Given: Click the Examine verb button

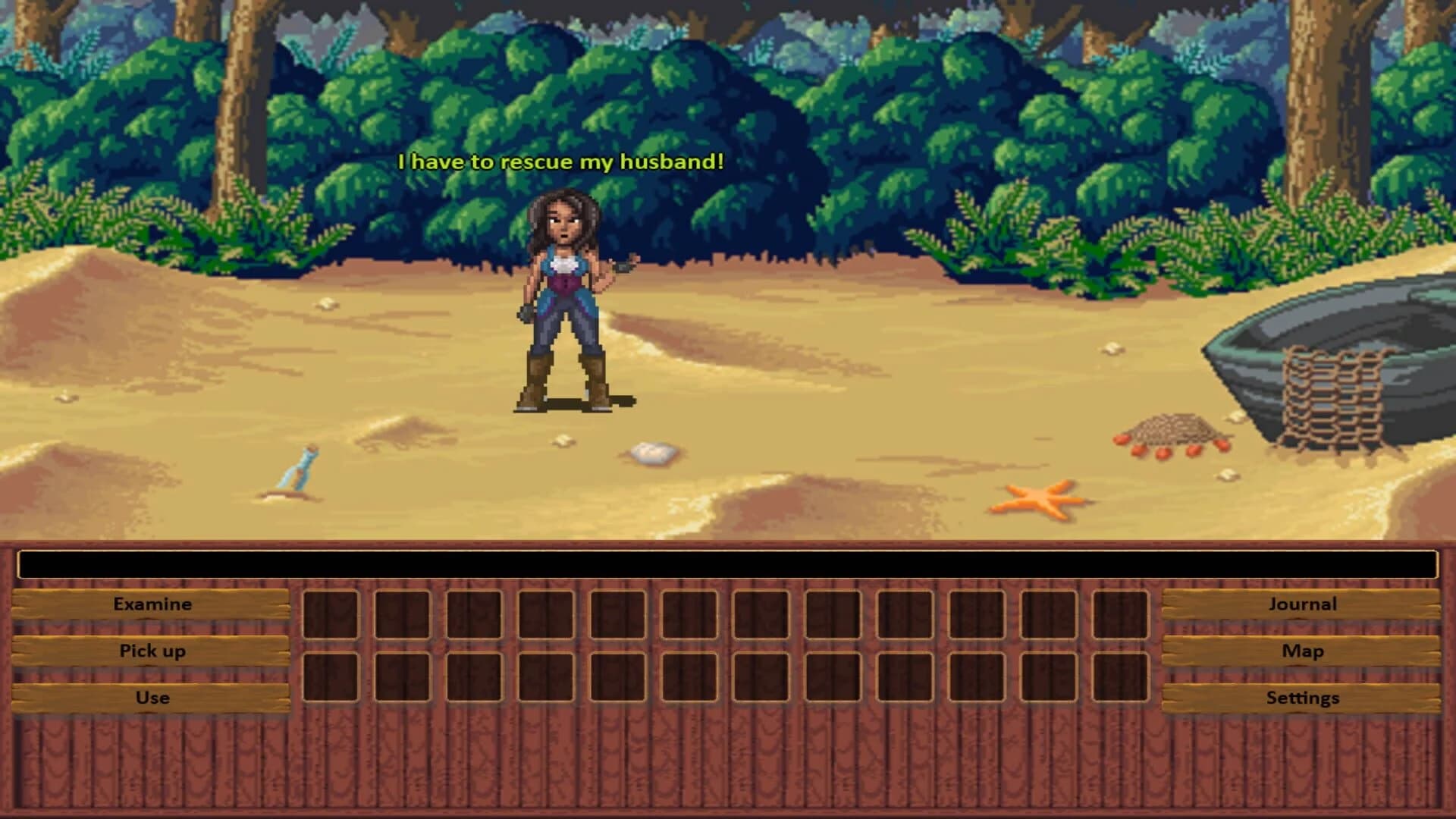Looking at the screenshot, I should (152, 604).
